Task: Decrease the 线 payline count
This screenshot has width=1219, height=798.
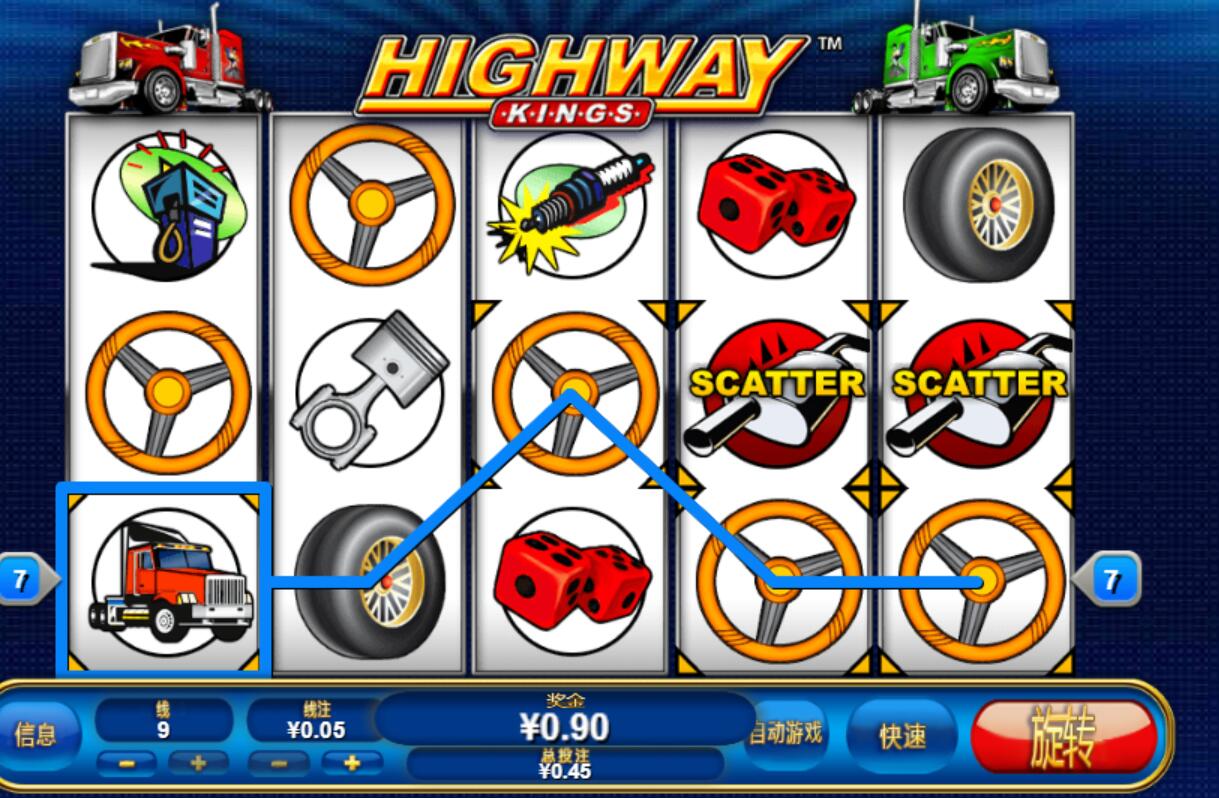Action: [127, 764]
